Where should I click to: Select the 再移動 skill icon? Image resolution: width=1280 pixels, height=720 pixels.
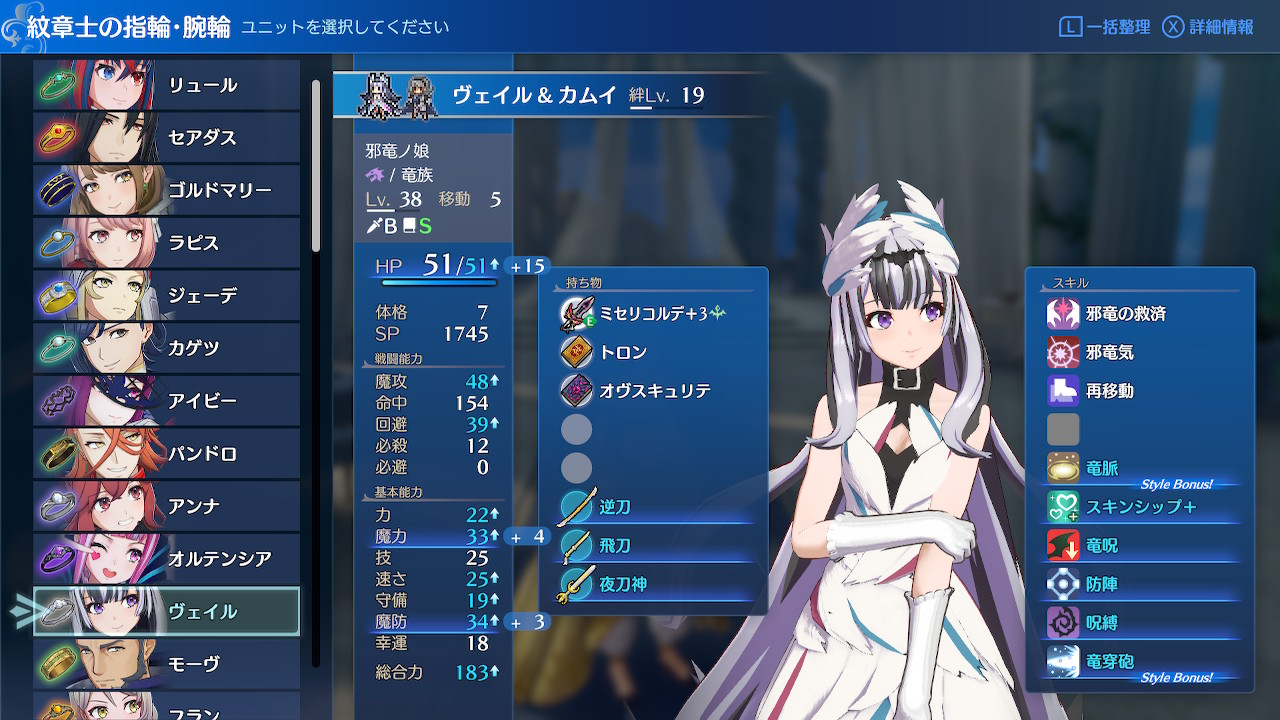pyautogui.click(x=1063, y=391)
